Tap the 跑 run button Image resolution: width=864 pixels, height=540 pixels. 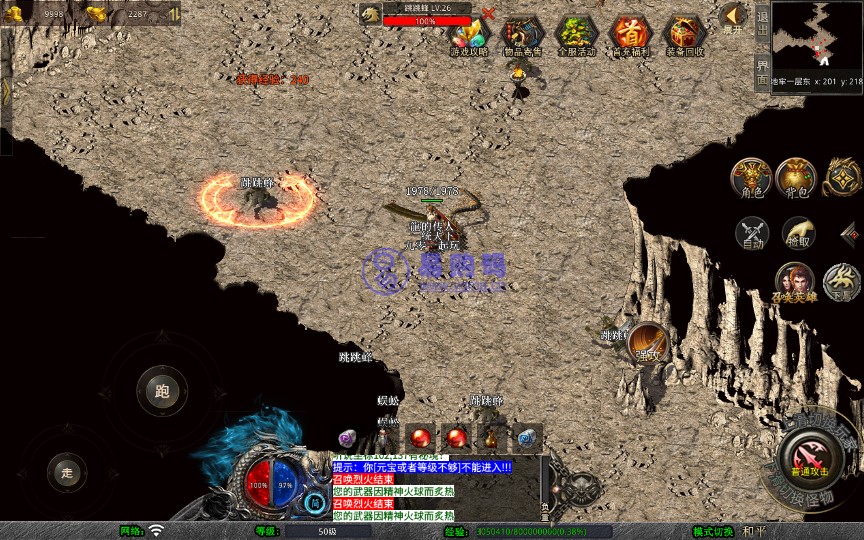162,390
